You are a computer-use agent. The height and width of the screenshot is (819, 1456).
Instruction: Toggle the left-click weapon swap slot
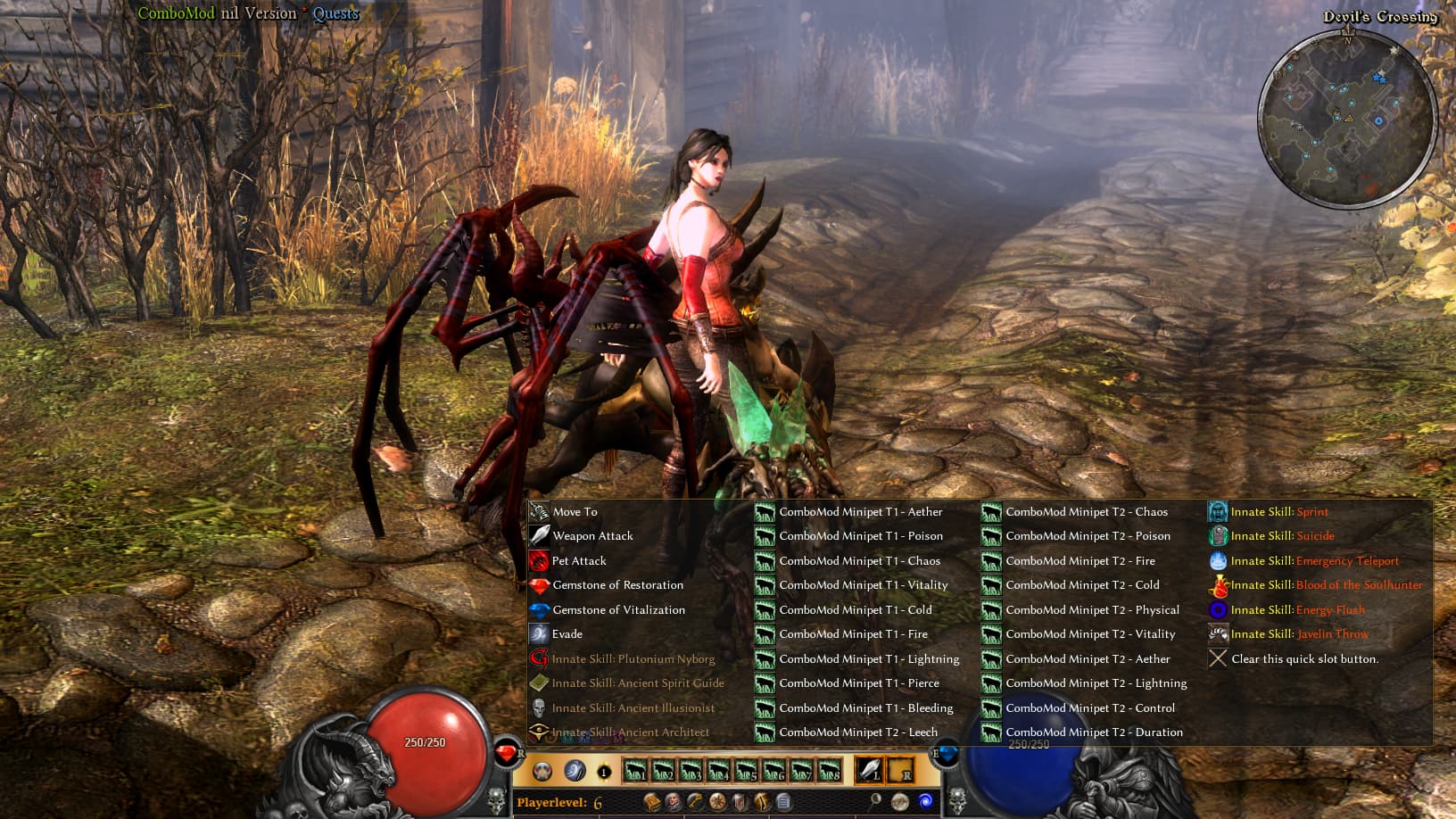[x=868, y=769]
